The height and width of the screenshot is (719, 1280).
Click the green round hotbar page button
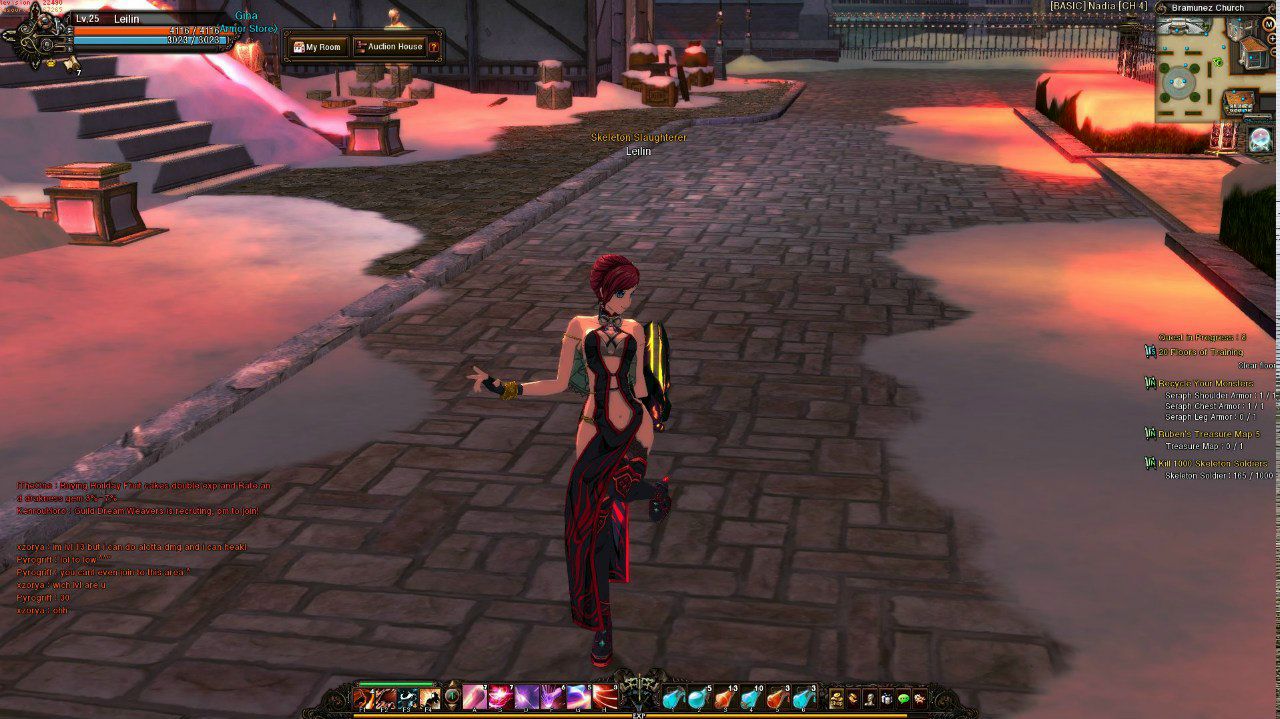click(x=452, y=698)
